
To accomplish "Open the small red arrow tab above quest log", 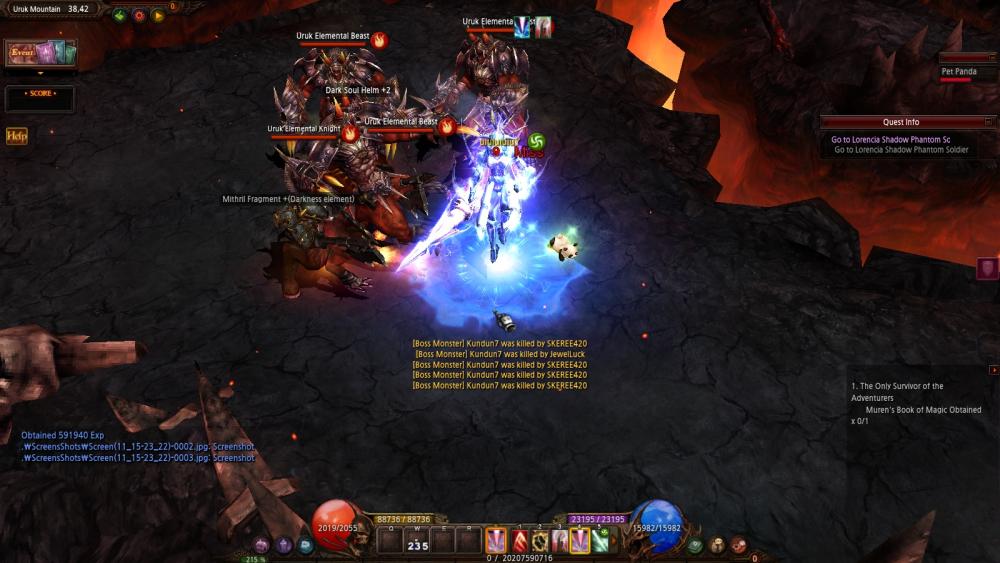I will (x=993, y=370).
